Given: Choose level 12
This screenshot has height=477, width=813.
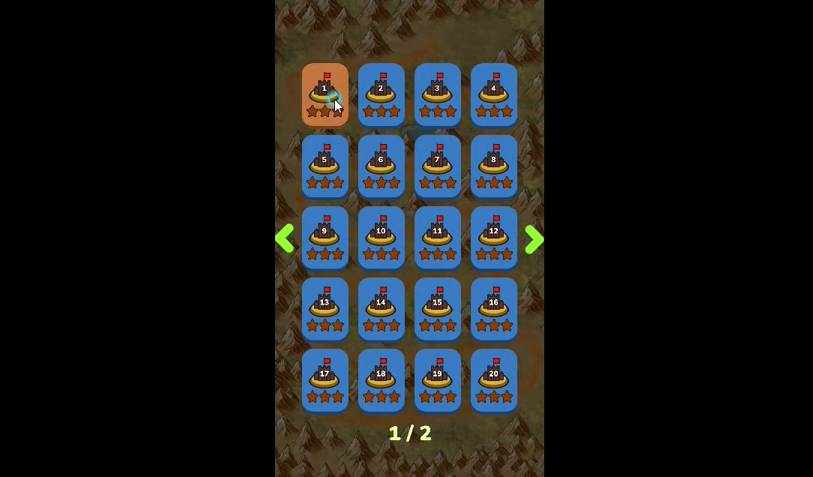Looking at the screenshot, I should (494, 237).
